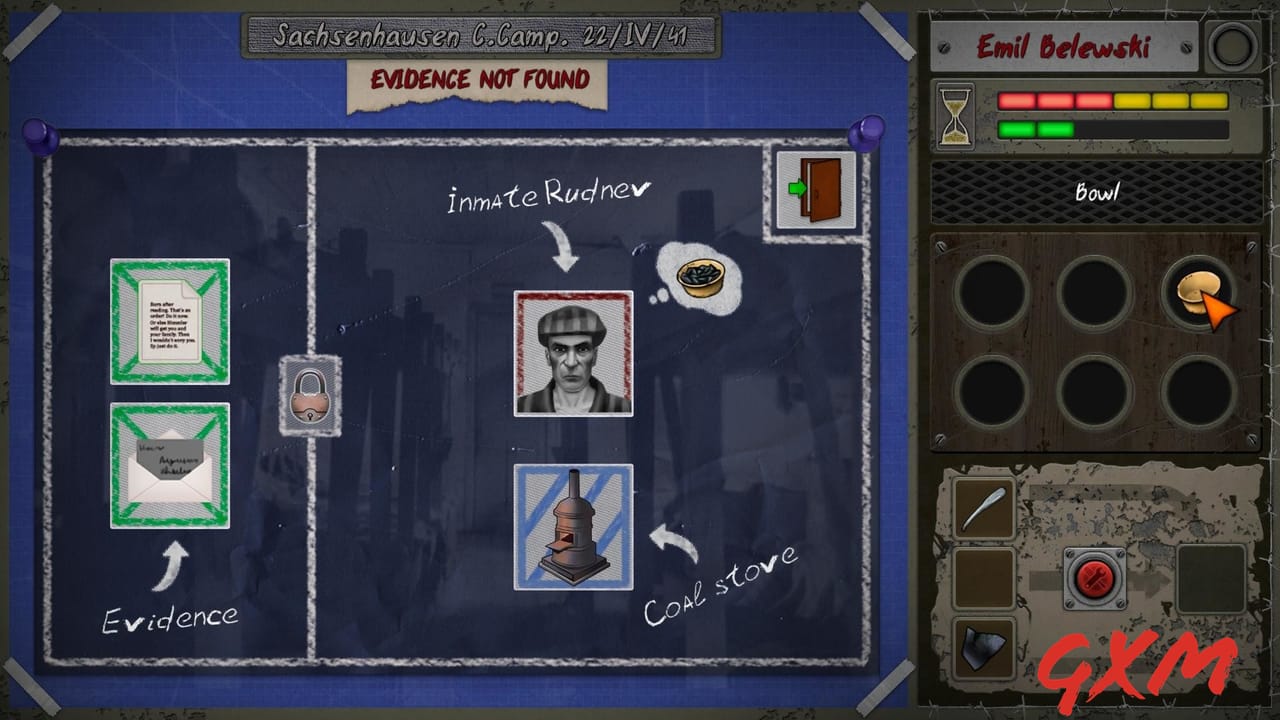The width and height of the screenshot is (1280, 720).
Task: Open the top Evidence letter with green border
Action: (x=168, y=322)
